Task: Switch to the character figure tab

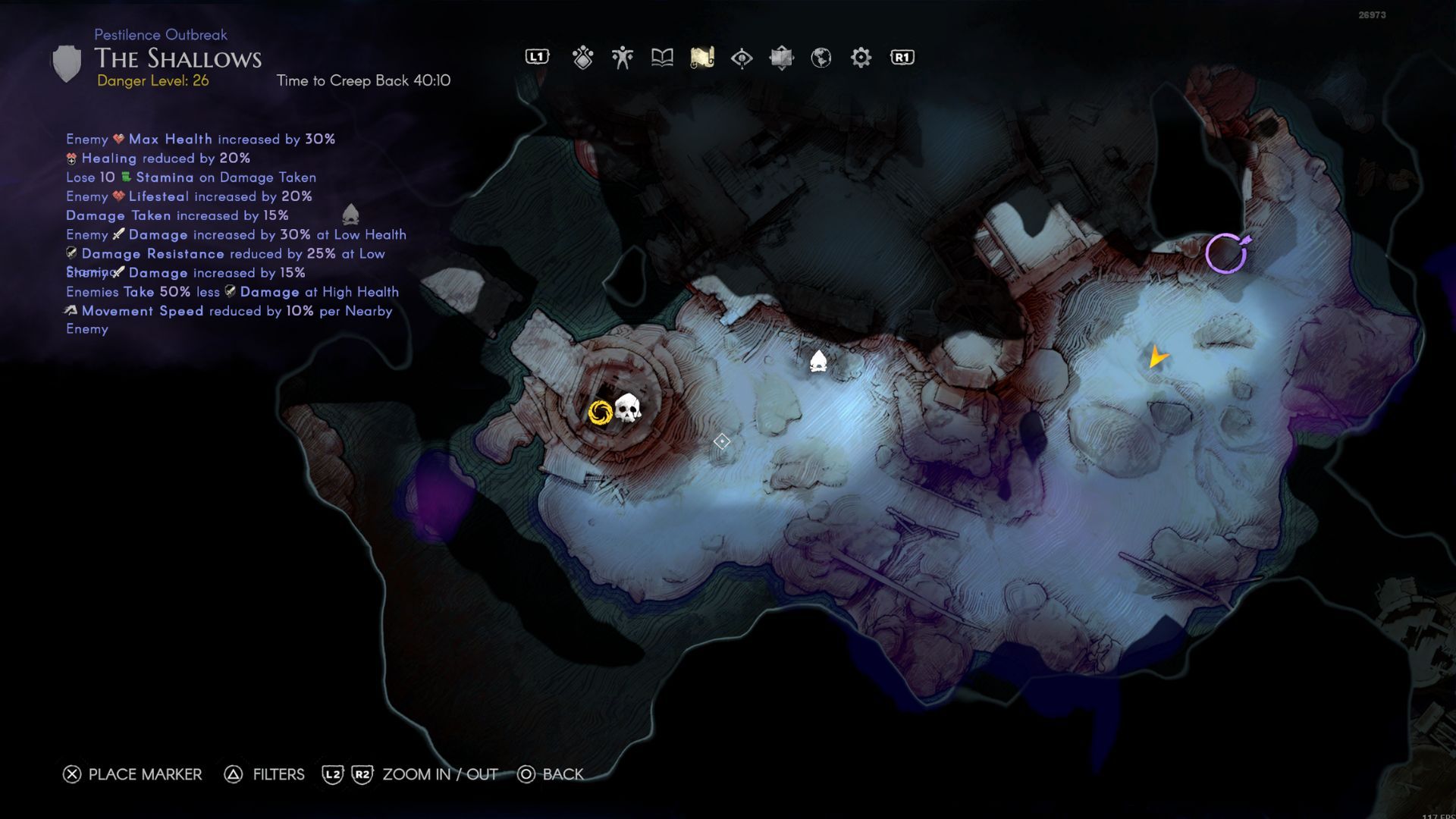Action: coord(623,58)
